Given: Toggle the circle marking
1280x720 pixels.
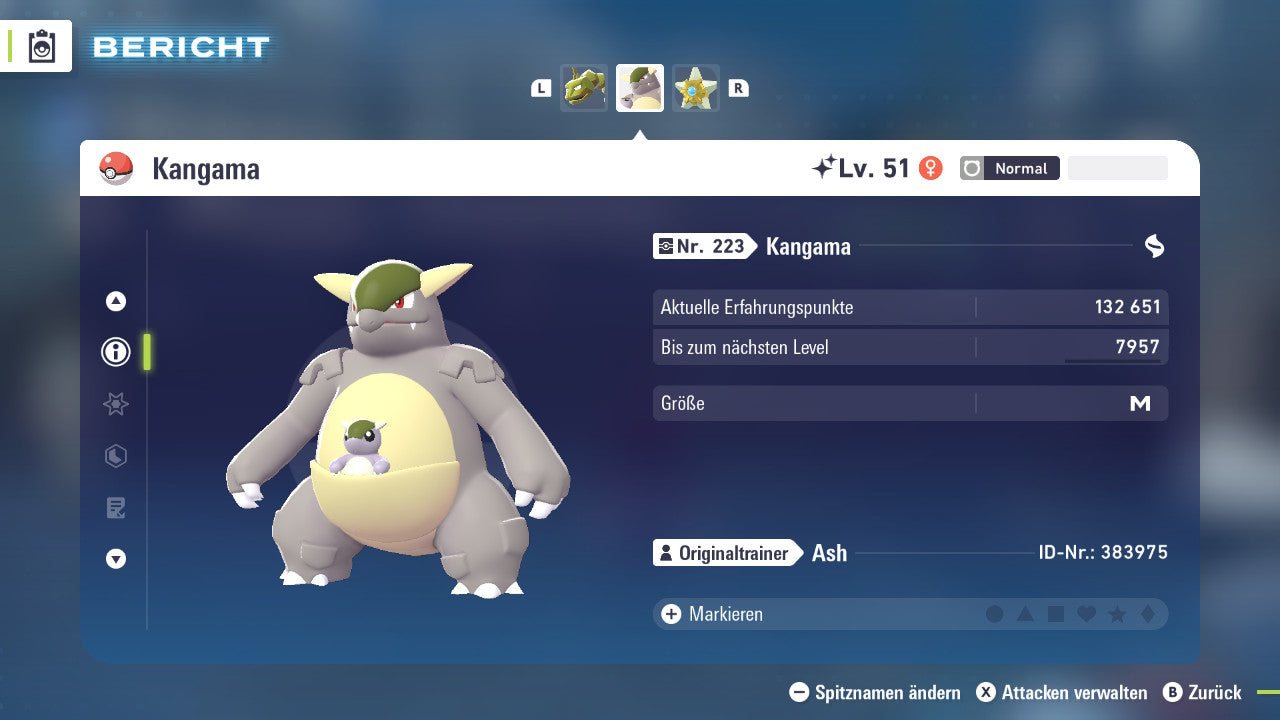Looking at the screenshot, I should pyautogui.click(x=994, y=614).
